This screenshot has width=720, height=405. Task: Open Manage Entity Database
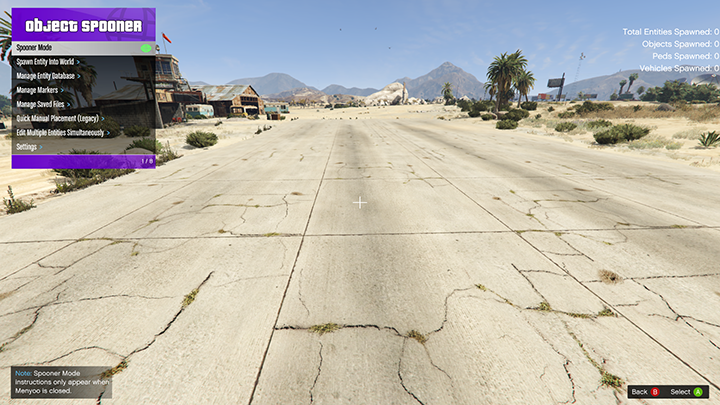coord(83,76)
